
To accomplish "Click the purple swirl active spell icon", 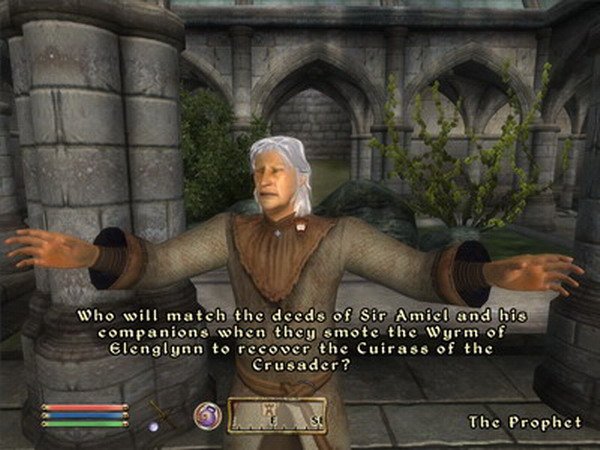I will 207,414.
